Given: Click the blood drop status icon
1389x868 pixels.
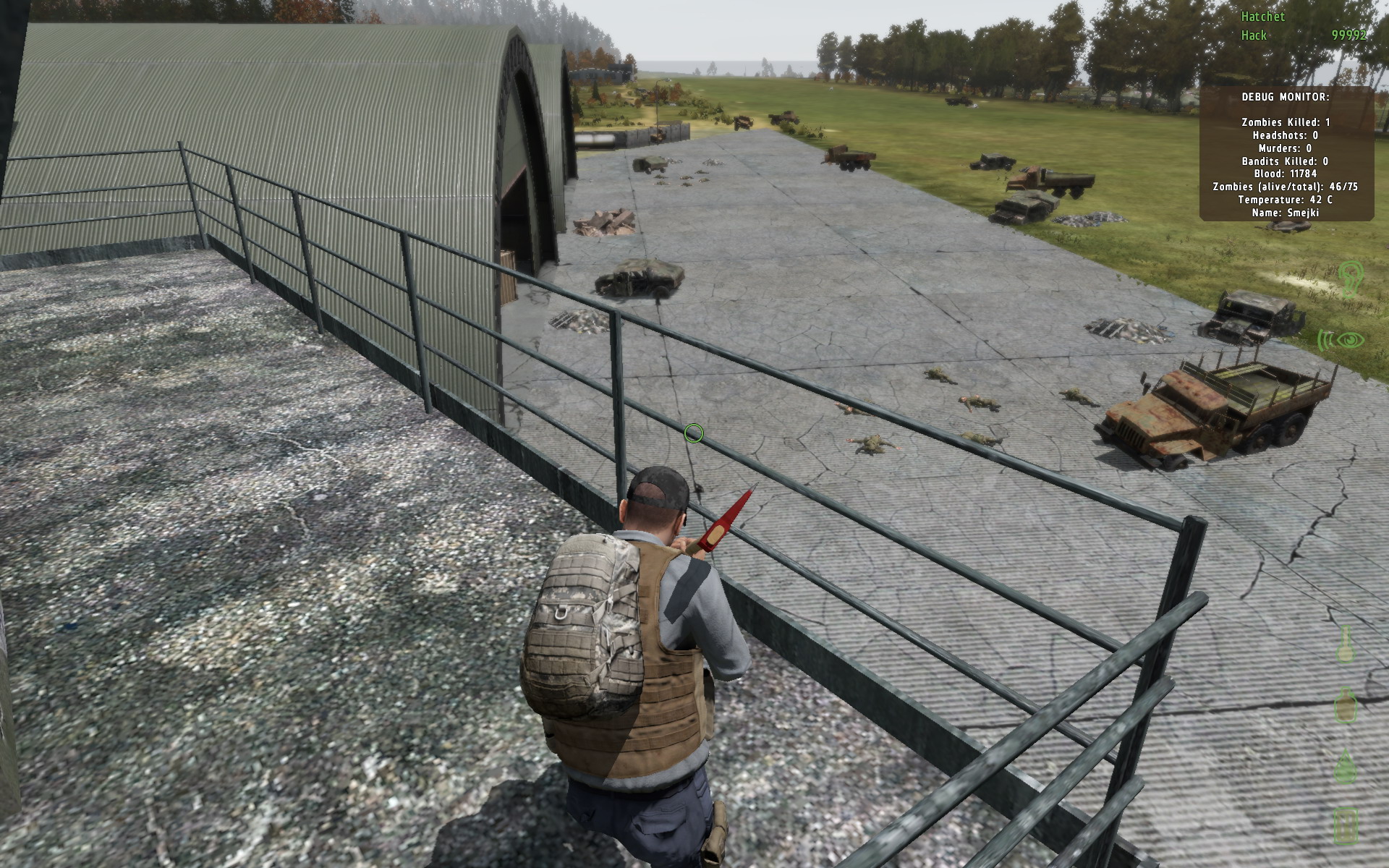Looking at the screenshot, I should [1345, 765].
